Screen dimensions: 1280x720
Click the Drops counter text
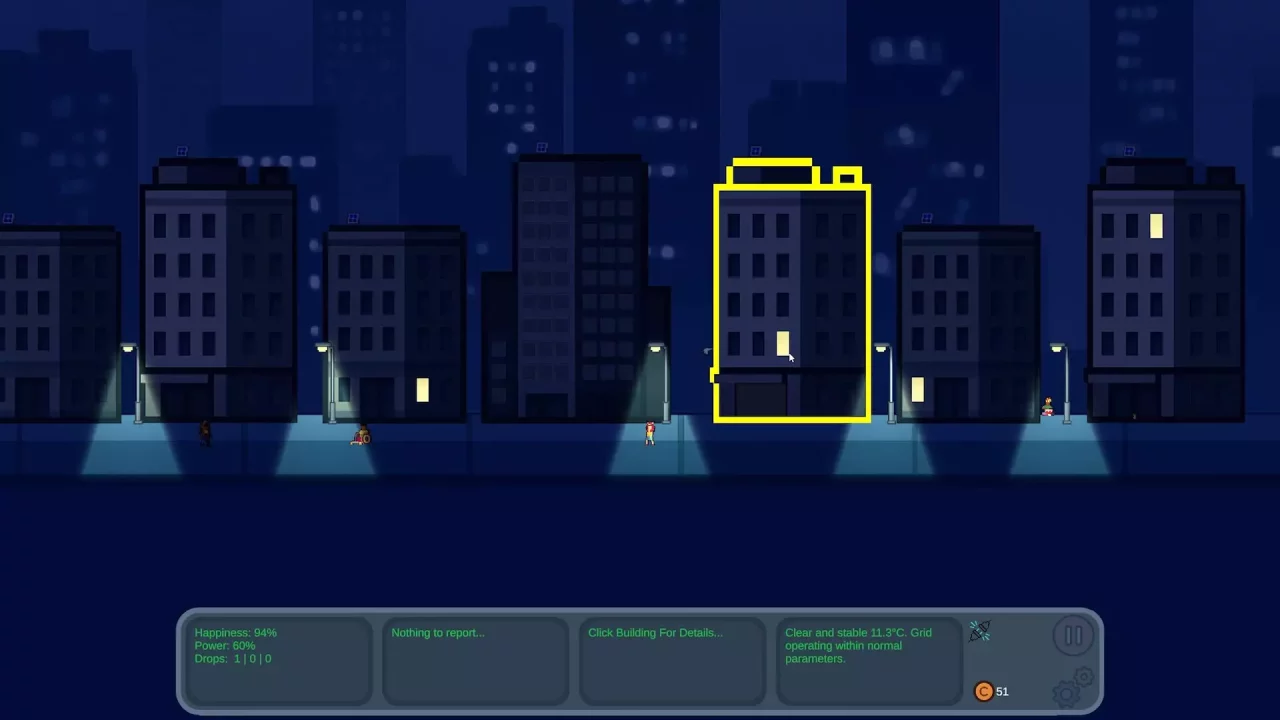[x=232, y=659]
